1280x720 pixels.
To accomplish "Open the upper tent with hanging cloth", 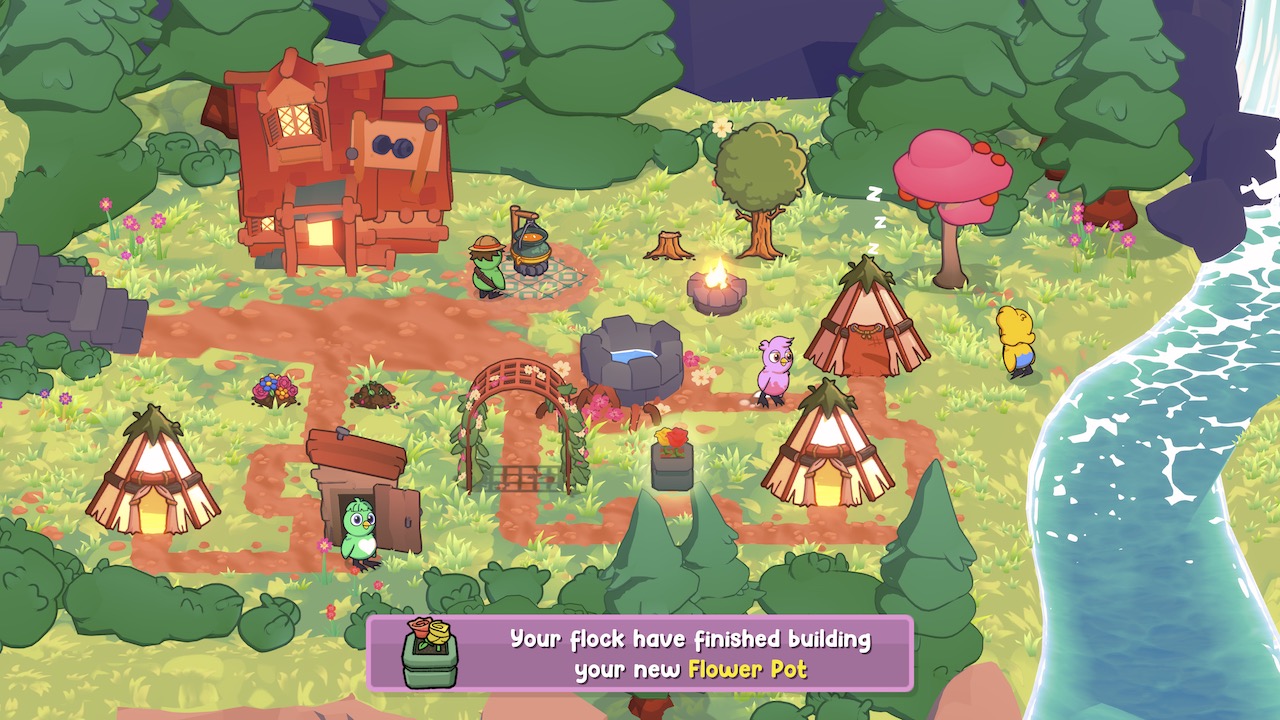I will point(868,320).
